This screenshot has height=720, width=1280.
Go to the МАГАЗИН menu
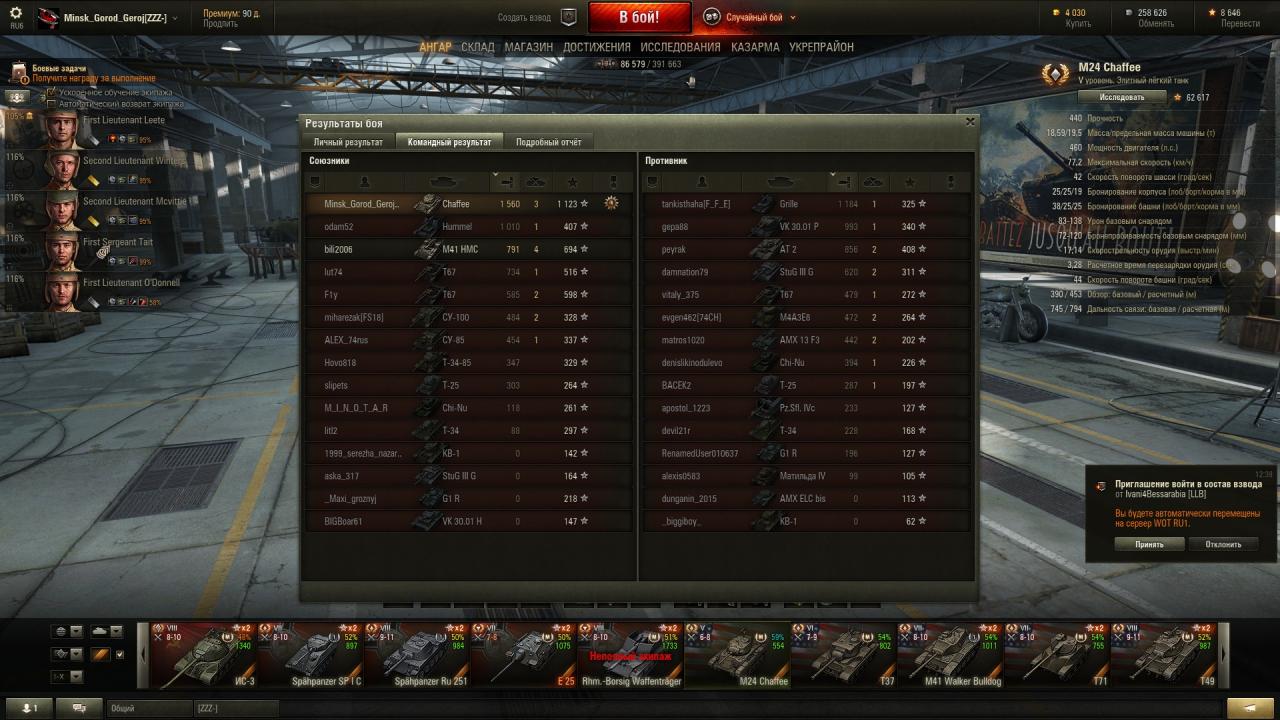pyautogui.click(x=528, y=47)
